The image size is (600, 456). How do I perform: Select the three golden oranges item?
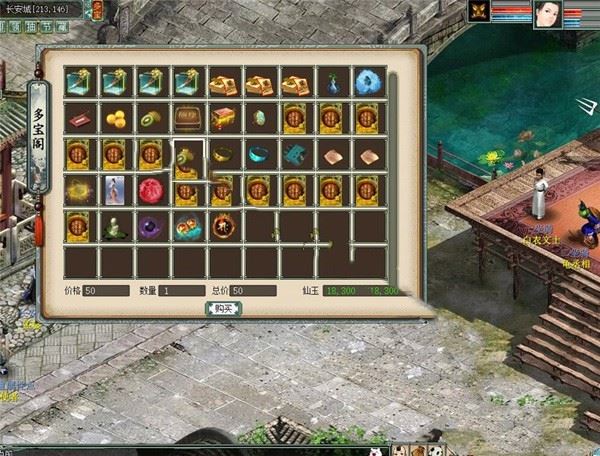coord(114,118)
